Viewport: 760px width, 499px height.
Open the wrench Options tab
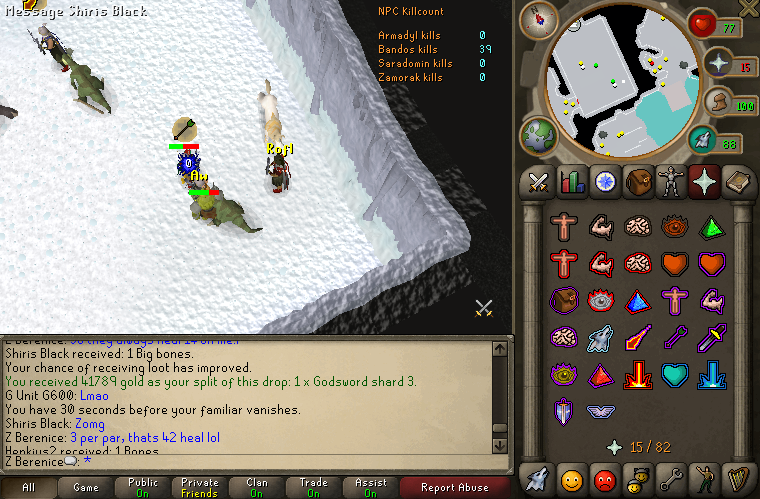coord(670,477)
